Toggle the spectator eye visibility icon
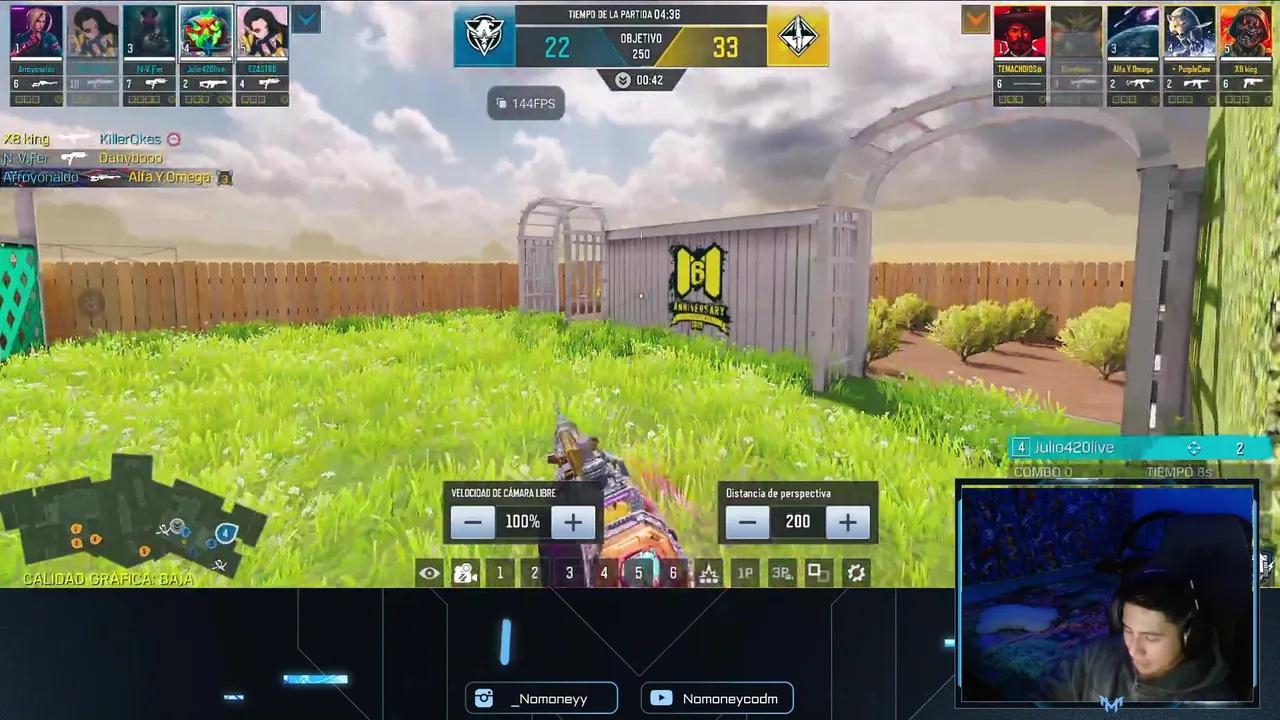Image resolution: width=1280 pixels, height=720 pixels. tap(429, 572)
